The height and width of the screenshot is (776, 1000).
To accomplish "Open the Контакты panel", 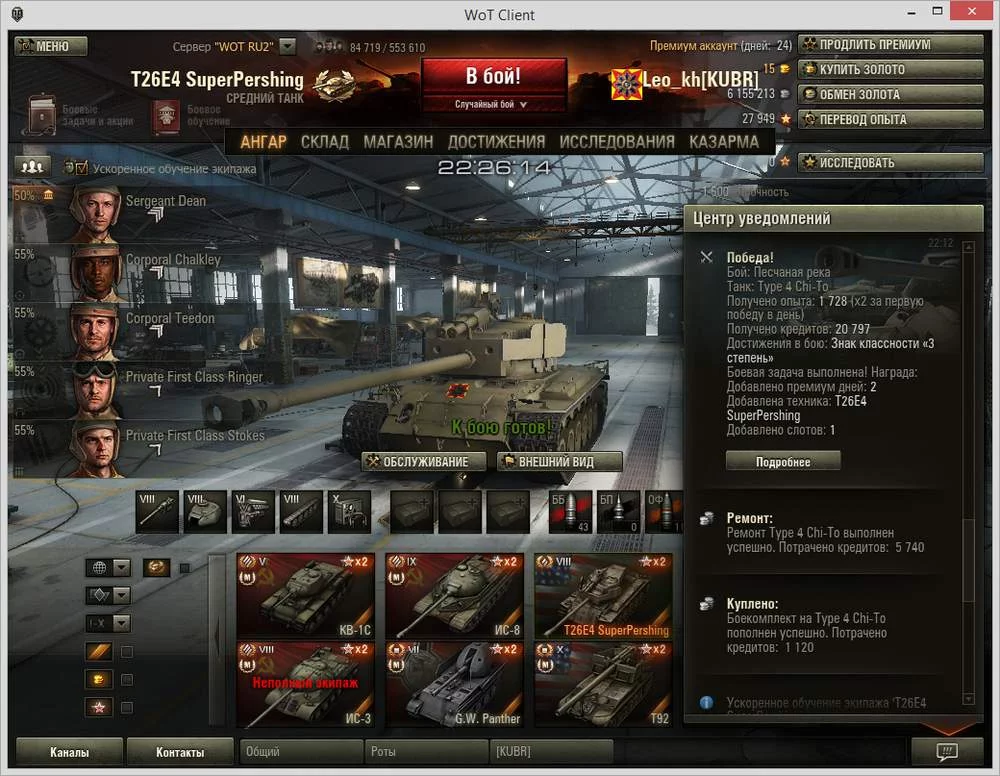I will [180, 752].
